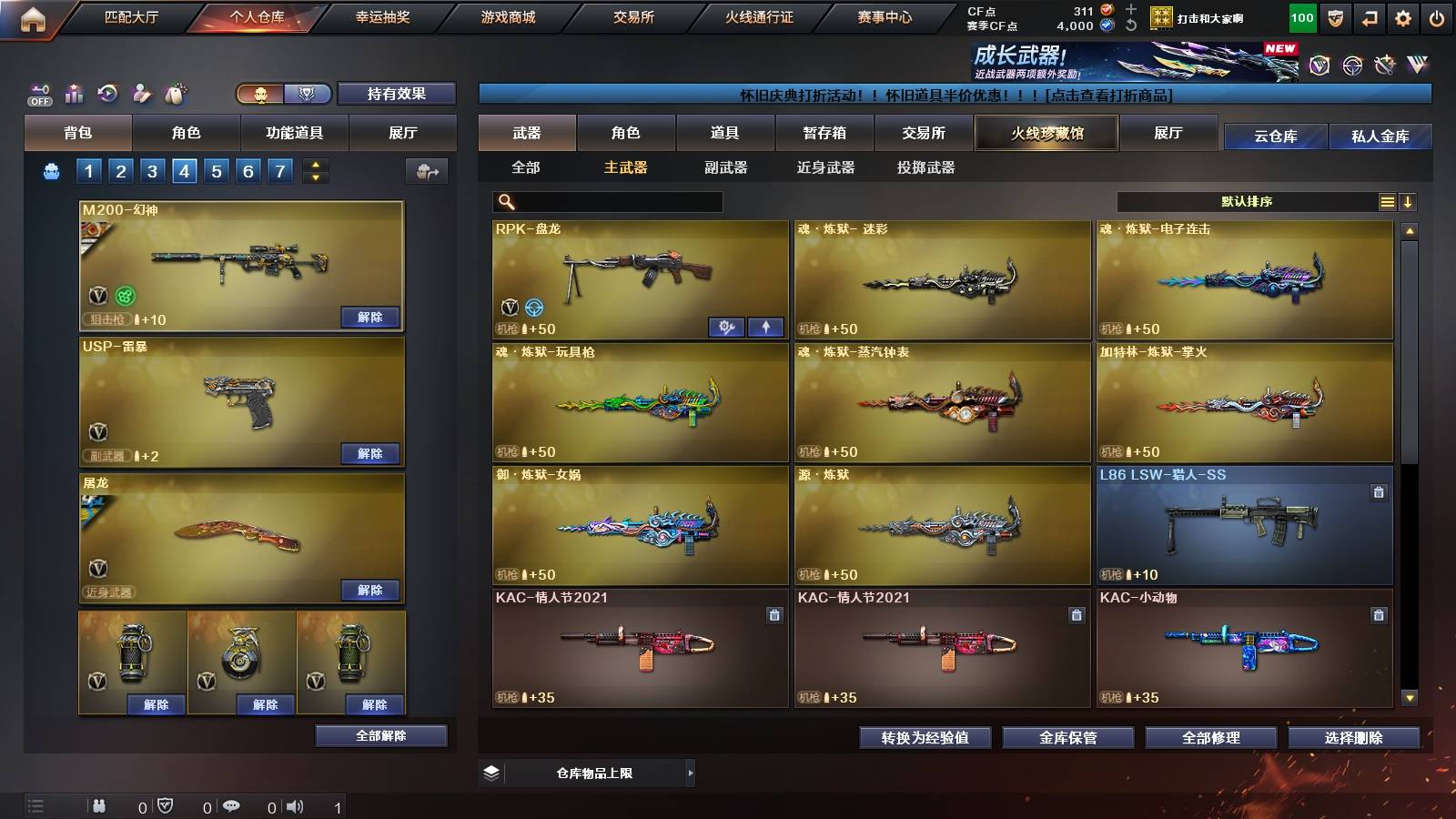Click the descending sort arrow beside 默认排序
The image size is (1456, 819).
[x=1409, y=200]
